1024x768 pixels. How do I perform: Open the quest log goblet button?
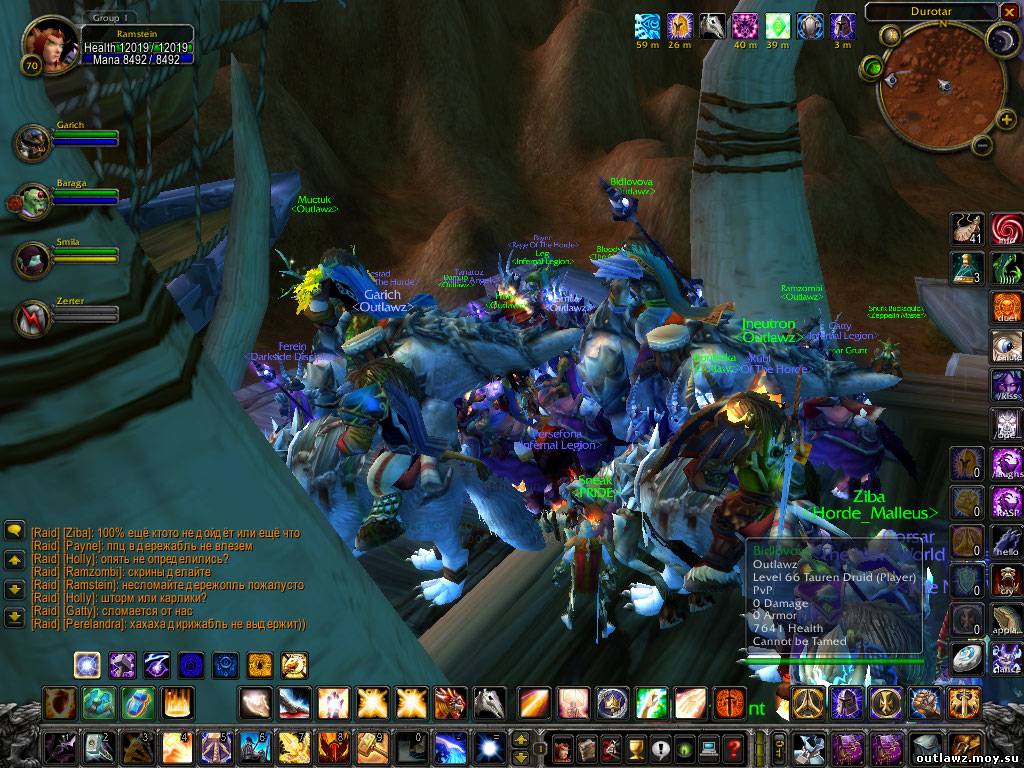635,747
